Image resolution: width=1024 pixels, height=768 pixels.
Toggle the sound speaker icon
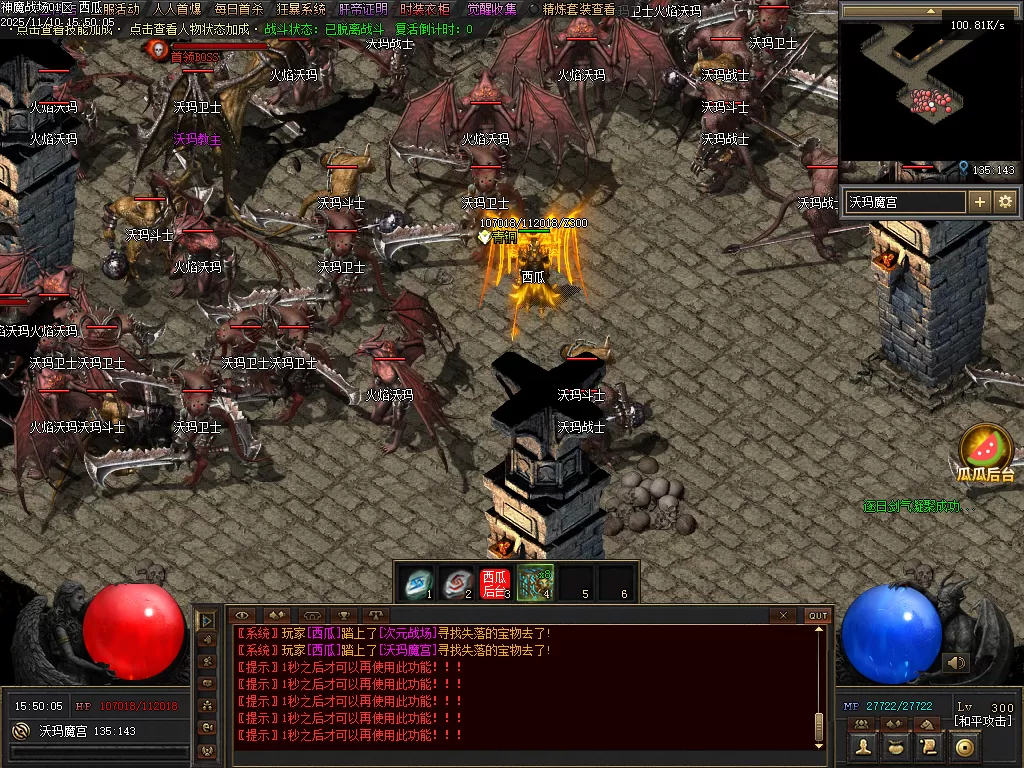(x=956, y=662)
